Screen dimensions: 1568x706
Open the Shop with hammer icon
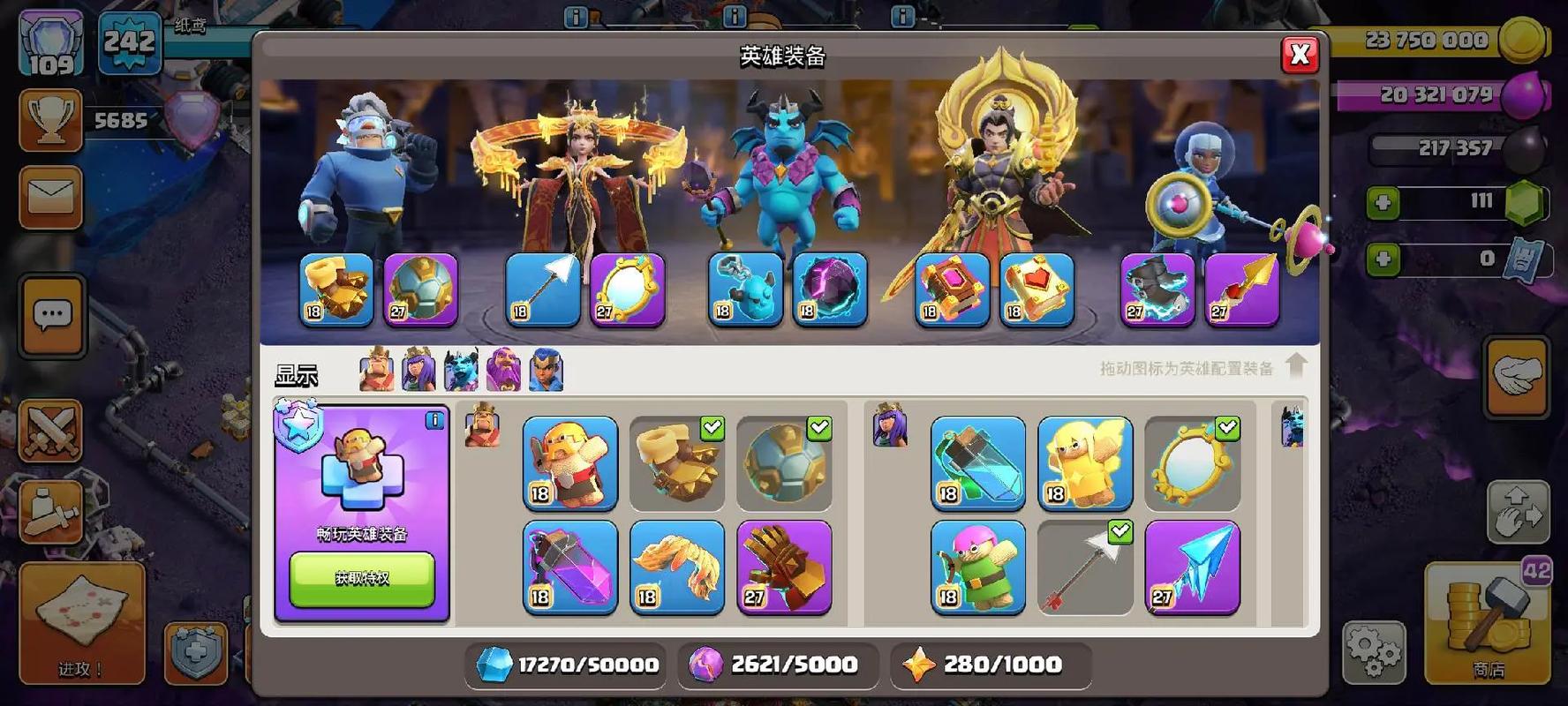[1488, 622]
